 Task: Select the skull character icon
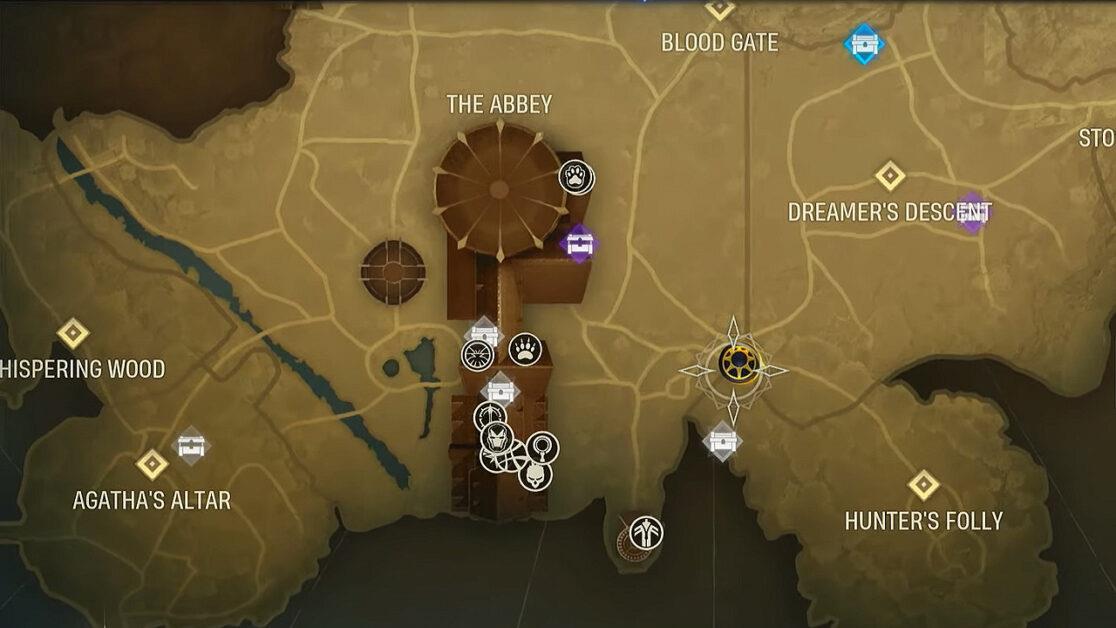click(x=535, y=474)
